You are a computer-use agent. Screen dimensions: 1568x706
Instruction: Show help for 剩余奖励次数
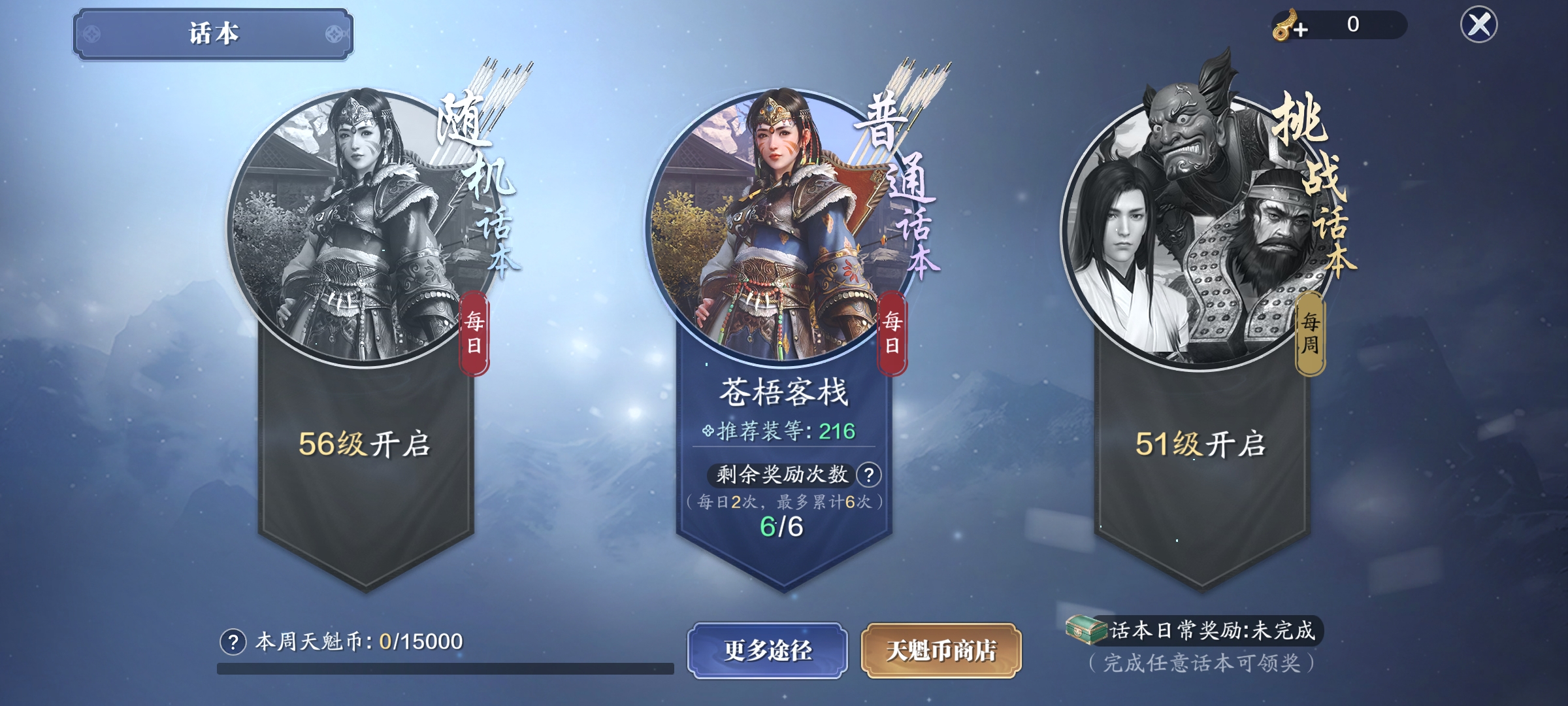(x=869, y=475)
